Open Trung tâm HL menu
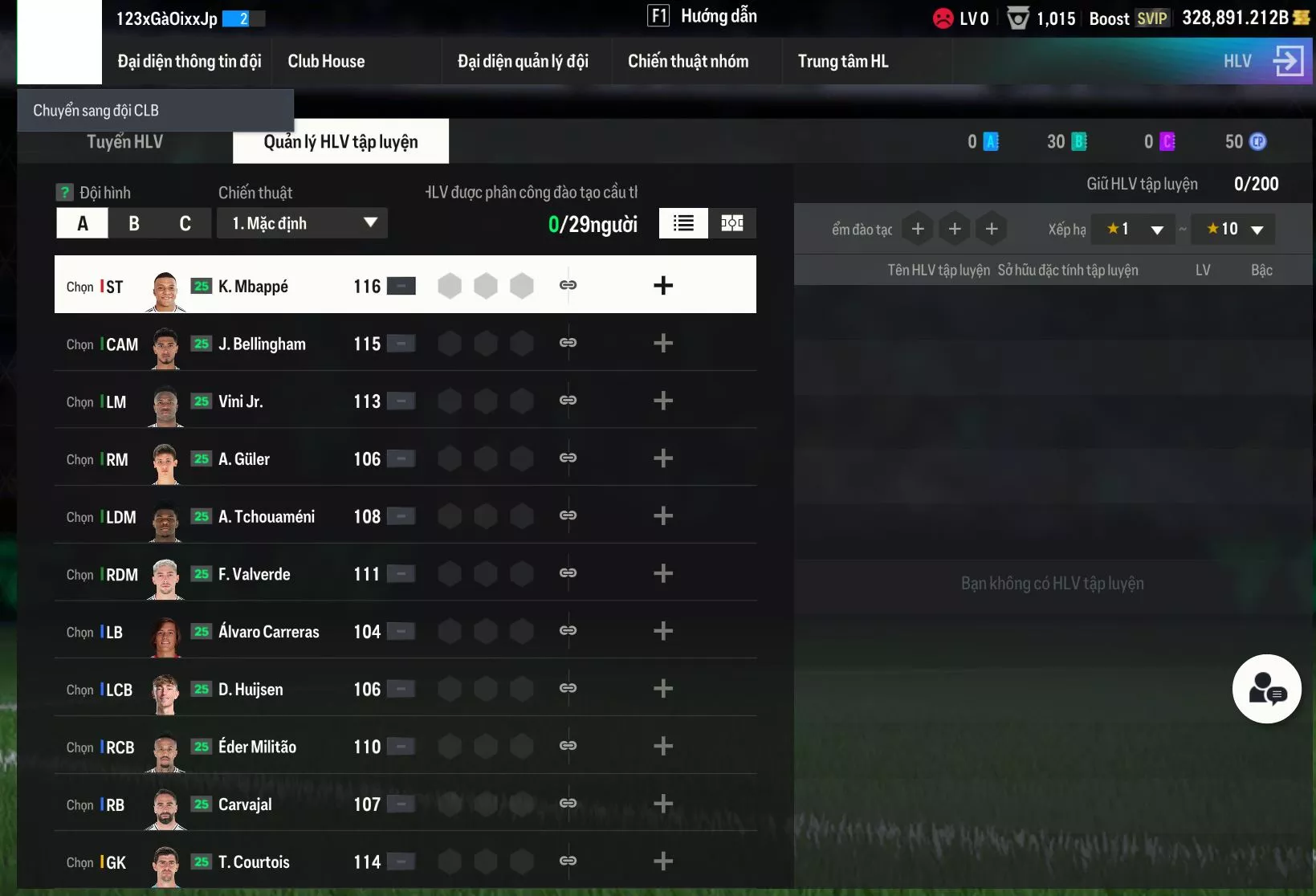The height and width of the screenshot is (896, 1316). point(843,62)
